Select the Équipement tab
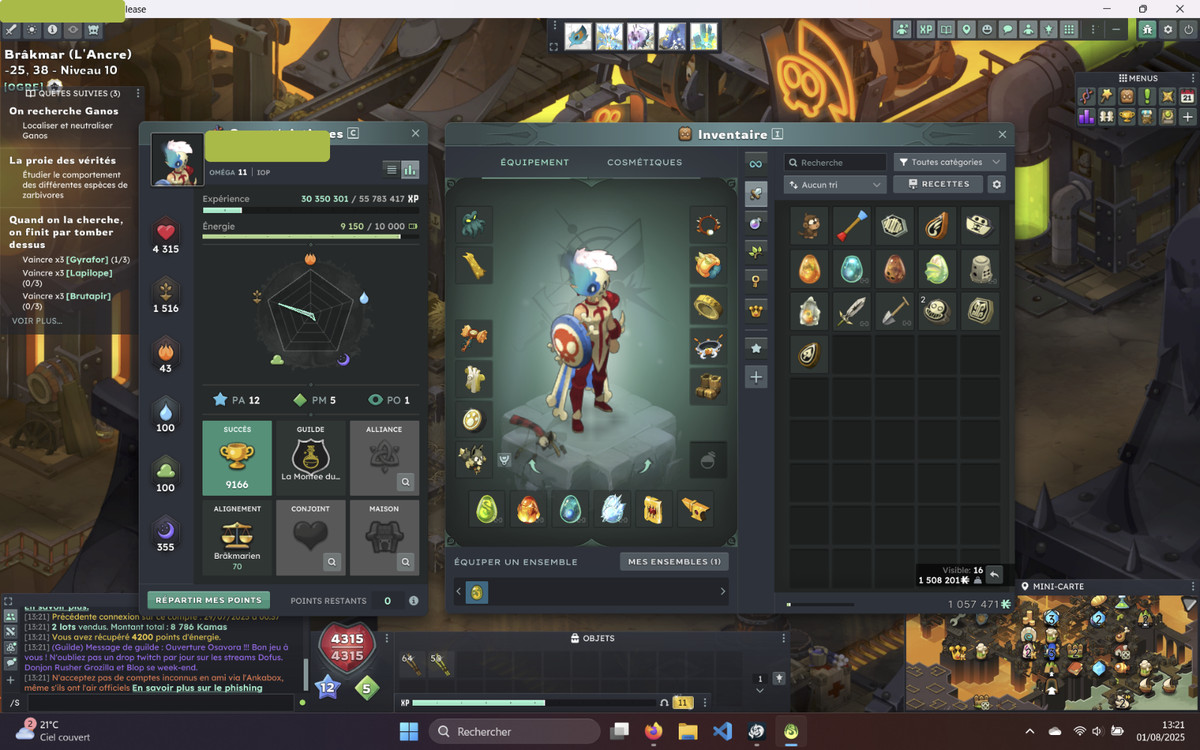The width and height of the screenshot is (1200, 750). (x=534, y=162)
